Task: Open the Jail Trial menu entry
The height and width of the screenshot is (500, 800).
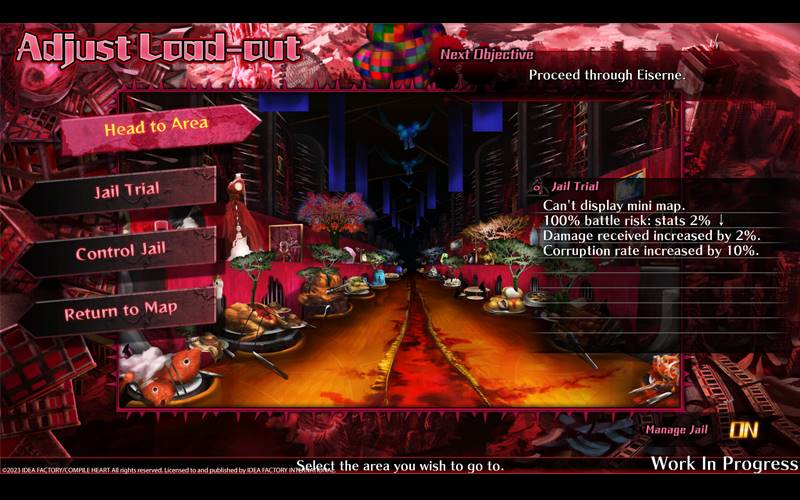Action: pyautogui.click(x=127, y=191)
